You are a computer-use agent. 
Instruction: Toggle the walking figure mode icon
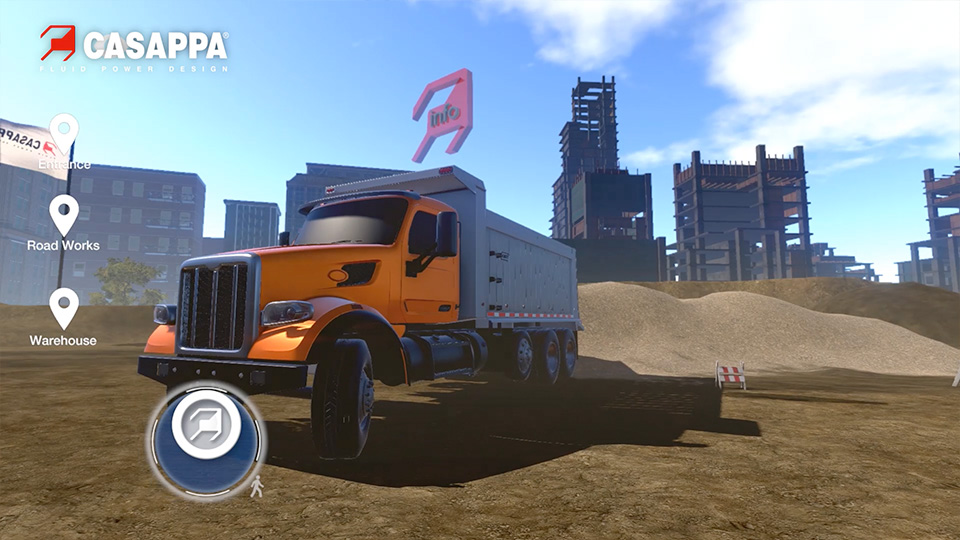point(256,487)
